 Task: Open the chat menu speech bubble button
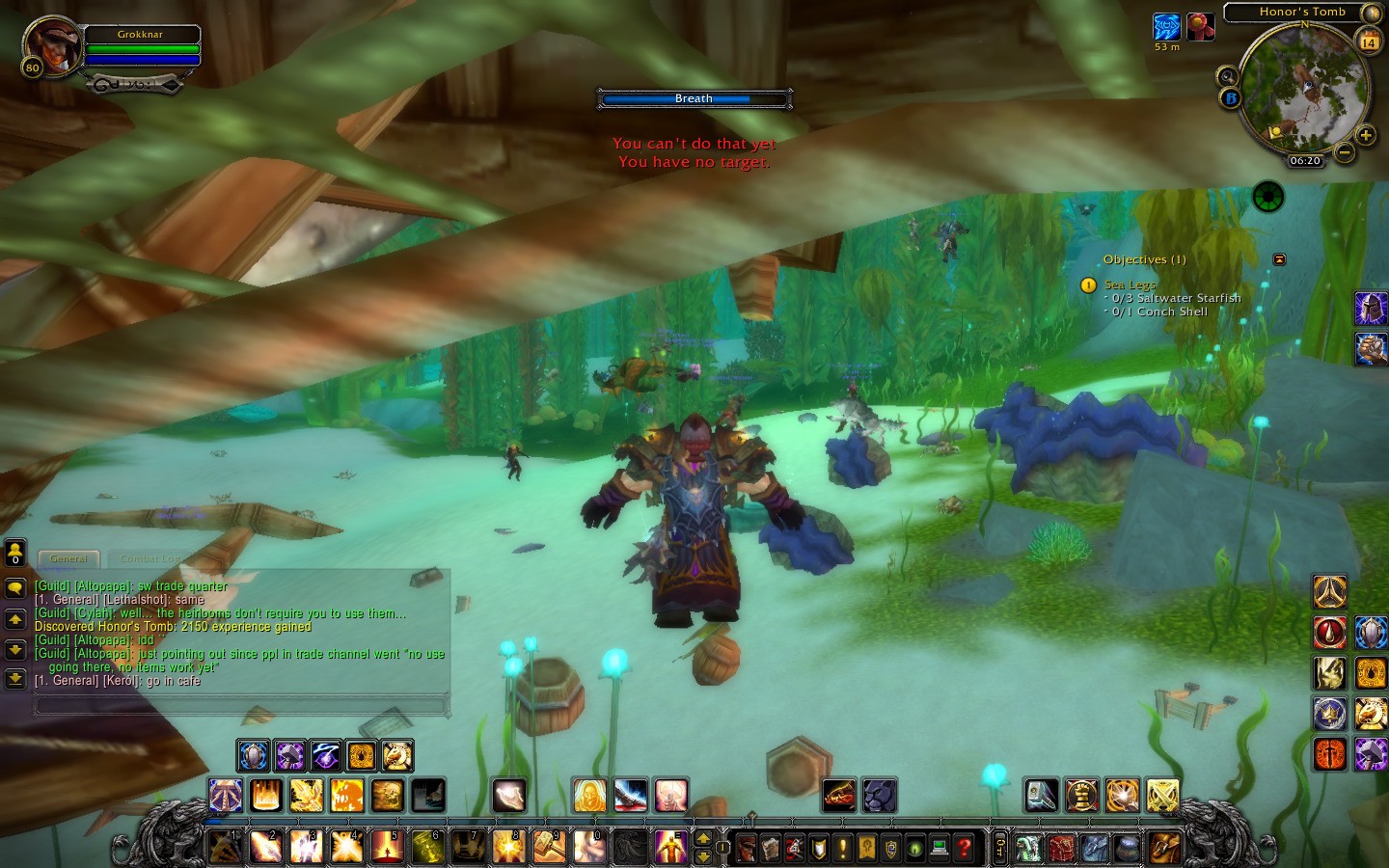(15, 587)
